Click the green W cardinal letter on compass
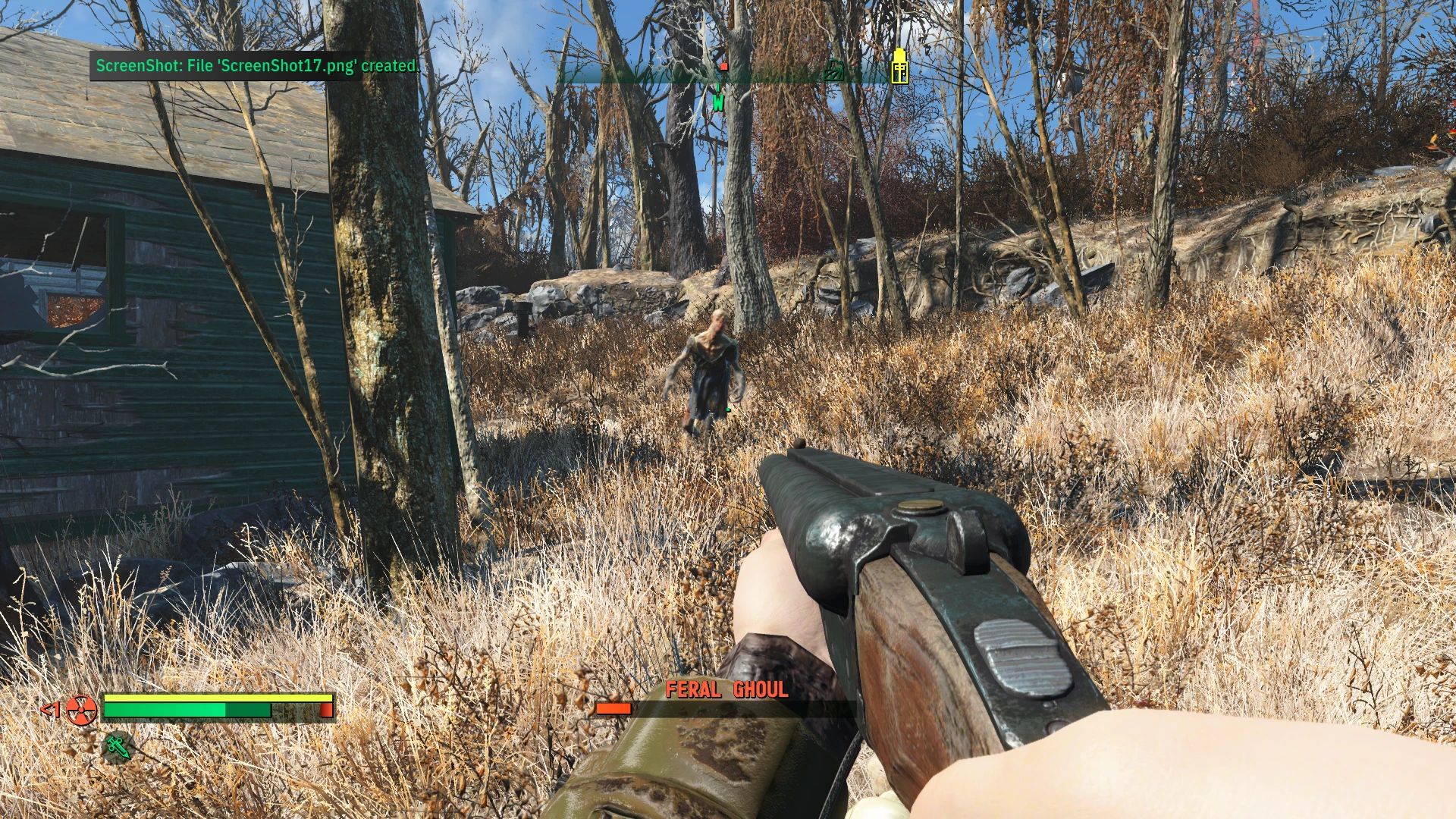The width and height of the screenshot is (1456, 819). point(719,104)
